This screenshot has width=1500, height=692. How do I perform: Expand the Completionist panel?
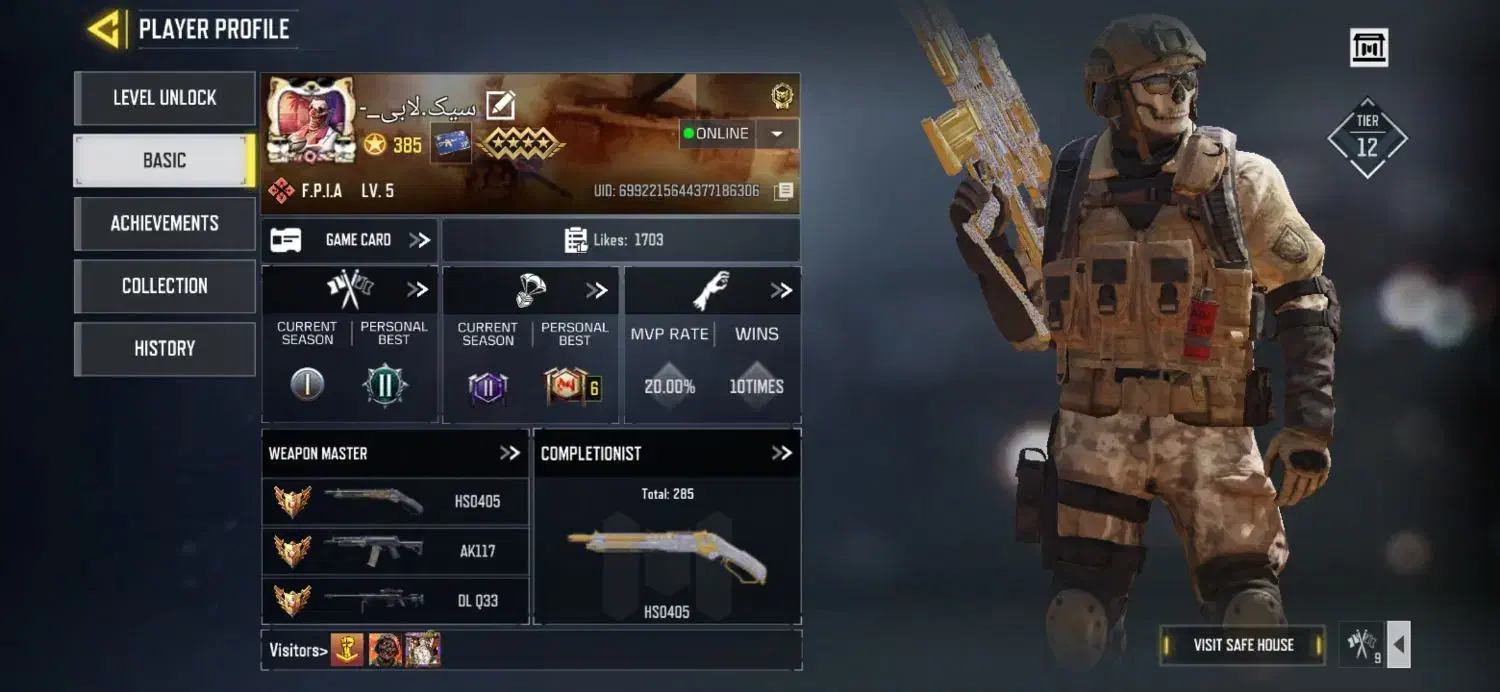pyautogui.click(x=781, y=453)
